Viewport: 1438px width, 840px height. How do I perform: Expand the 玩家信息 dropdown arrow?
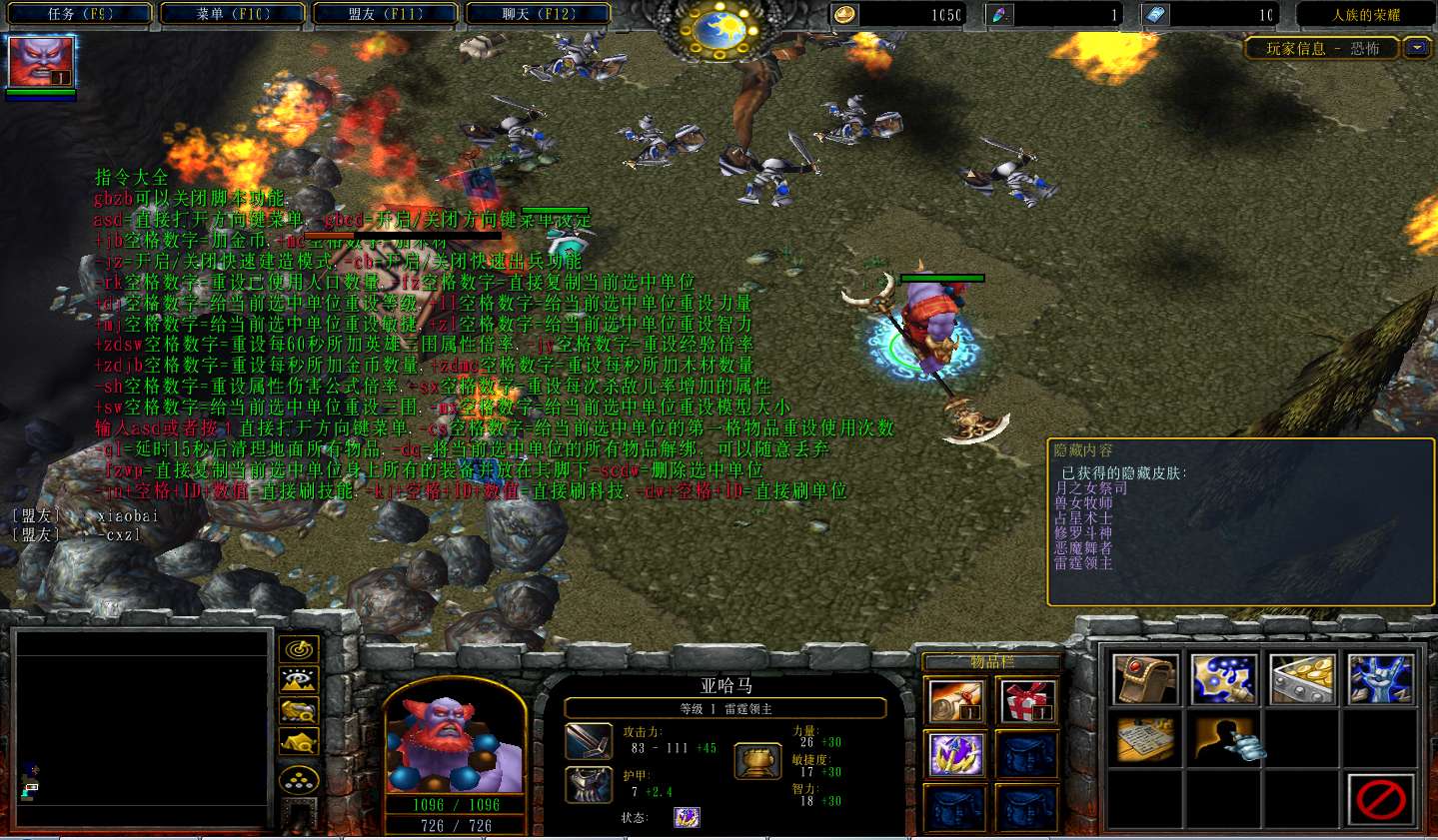pyautogui.click(x=1416, y=48)
